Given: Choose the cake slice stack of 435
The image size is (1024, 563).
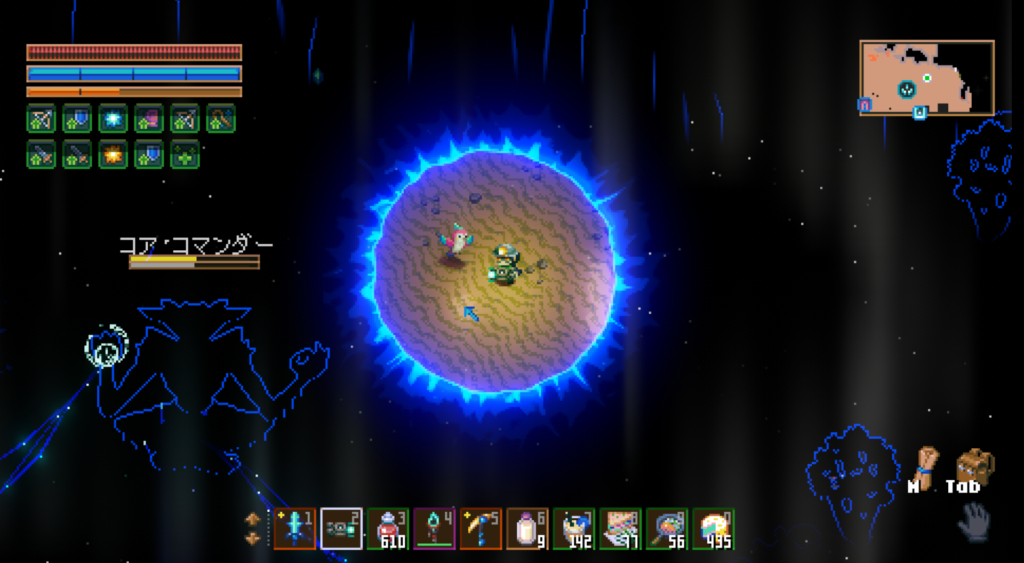Looking at the screenshot, I should pos(713,528).
